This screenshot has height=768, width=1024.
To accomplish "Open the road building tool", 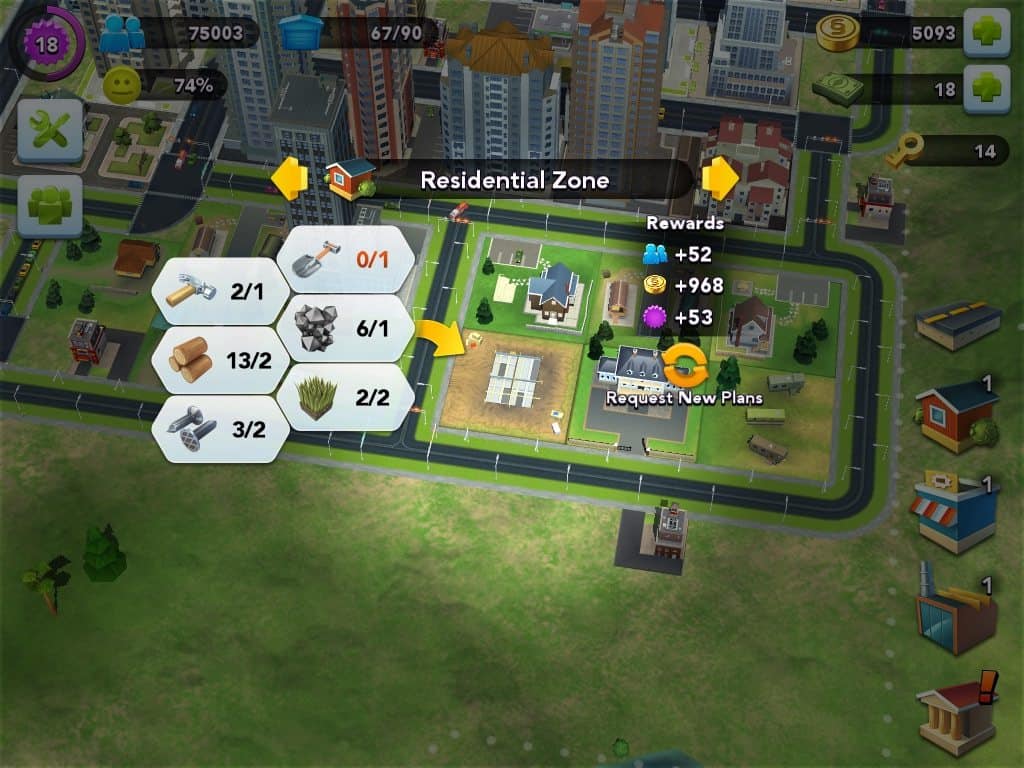I will click(957, 325).
